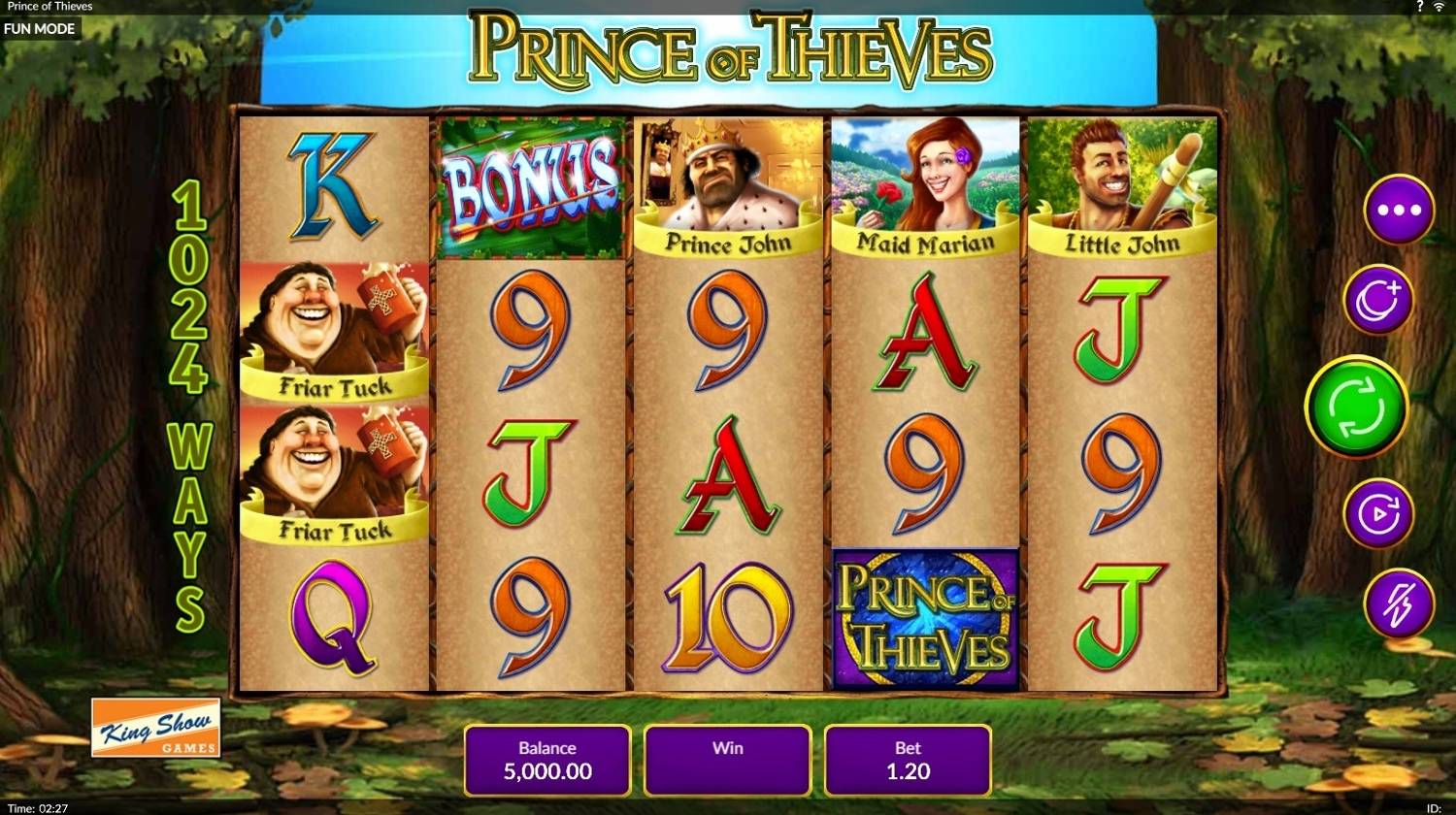1456x815 pixels.
Task: Open the bet adjustment icon with the plus sign
Action: 1377,300
